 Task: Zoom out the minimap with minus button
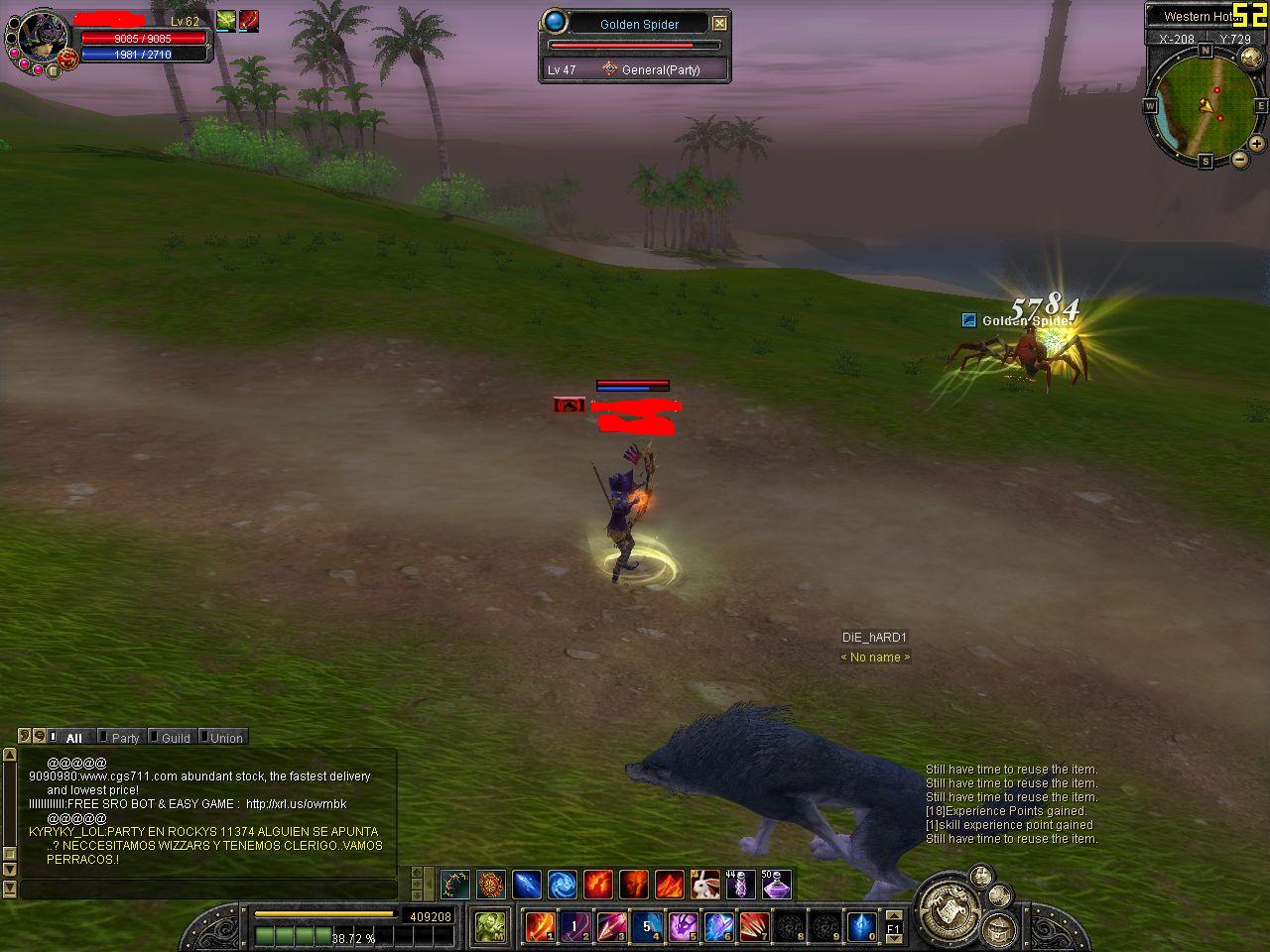pos(1240,159)
